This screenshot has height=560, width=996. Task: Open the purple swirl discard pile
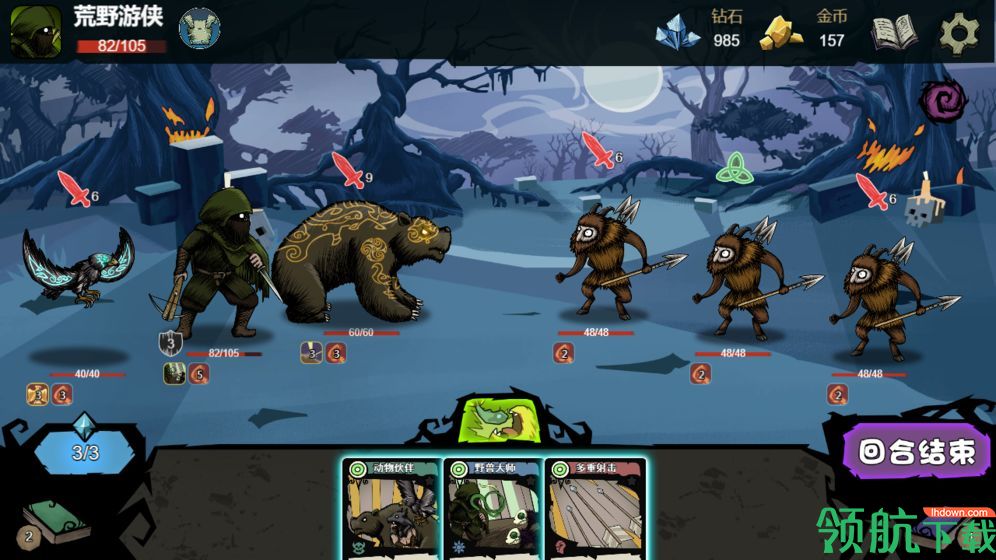tap(944, 101)
